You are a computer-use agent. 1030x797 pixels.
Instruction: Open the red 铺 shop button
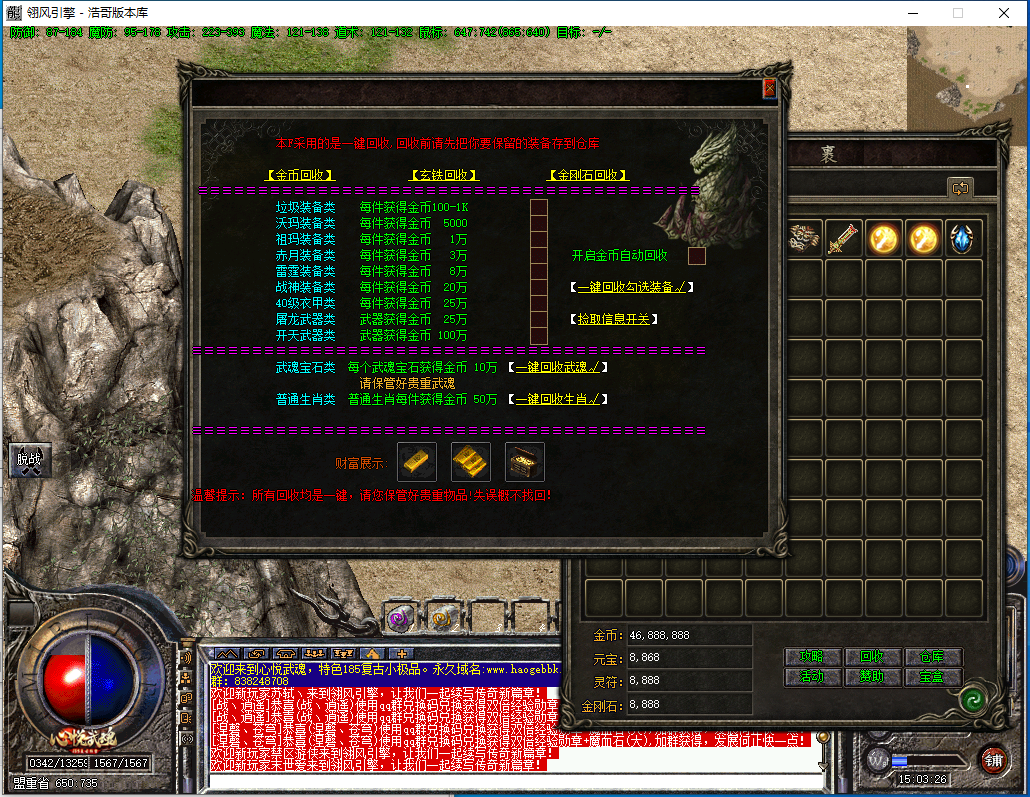point(993,758)
